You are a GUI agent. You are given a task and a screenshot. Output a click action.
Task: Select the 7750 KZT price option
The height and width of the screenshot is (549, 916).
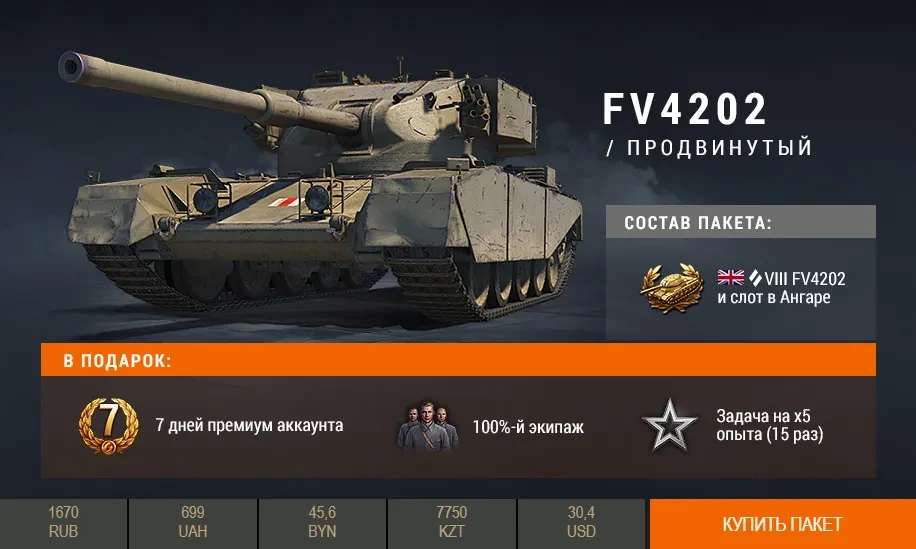pos(452,523)
